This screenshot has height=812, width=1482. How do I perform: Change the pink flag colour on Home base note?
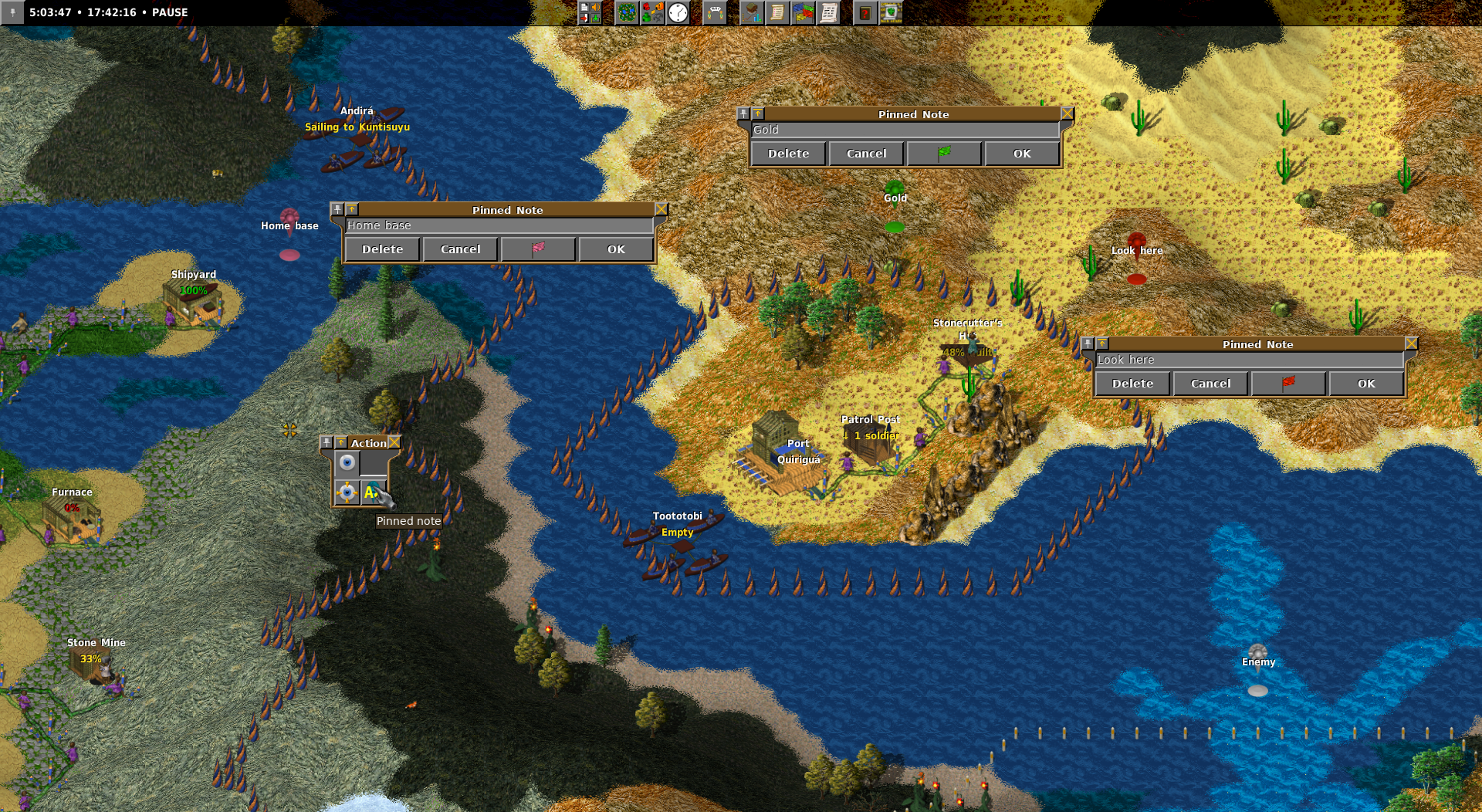point(538,249)
